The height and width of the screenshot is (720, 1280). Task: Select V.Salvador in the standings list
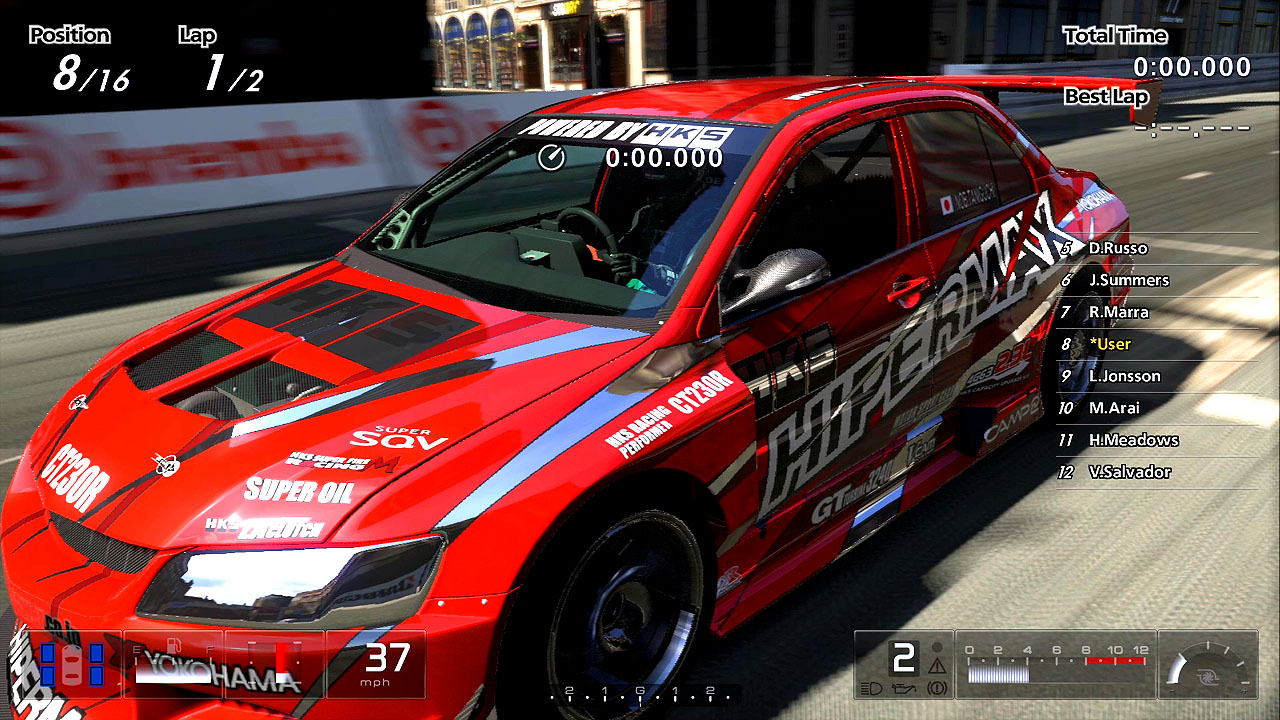pos(1129,472)
